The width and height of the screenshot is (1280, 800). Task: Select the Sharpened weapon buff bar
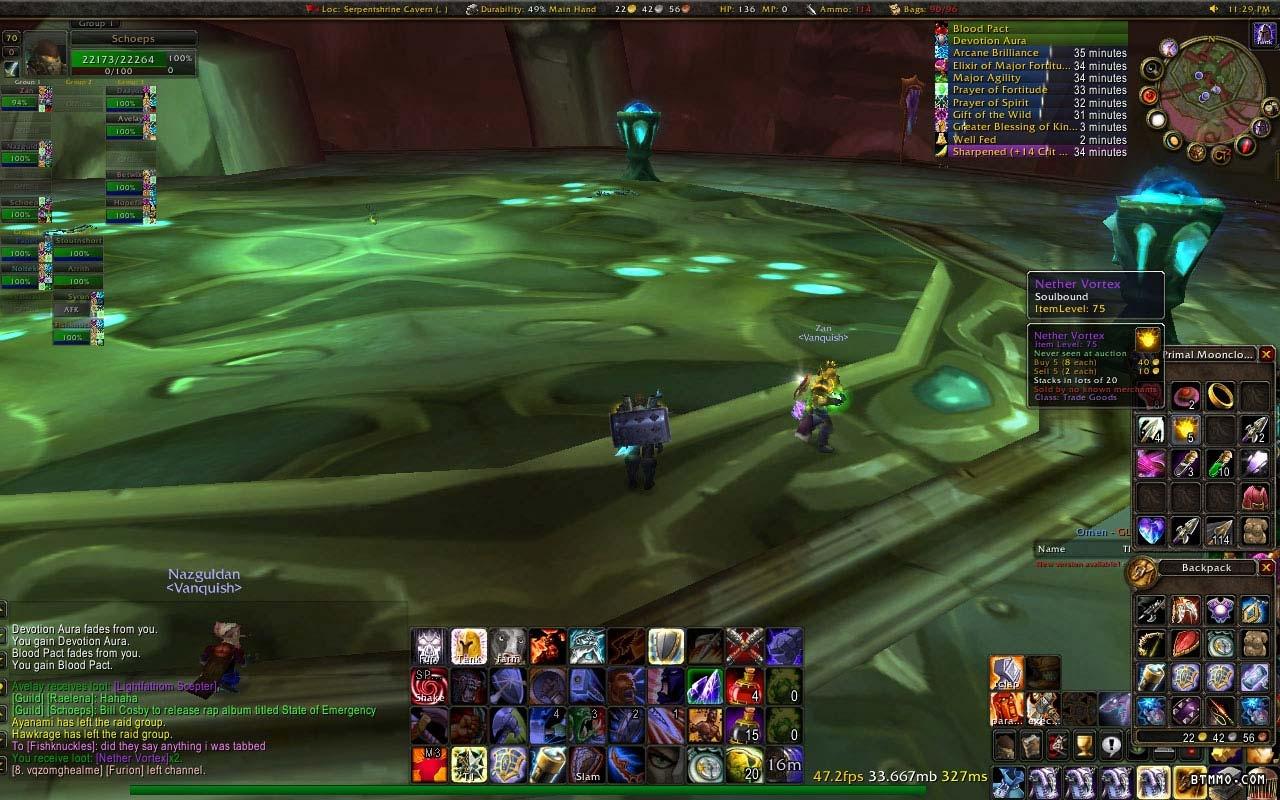pos(1030,152)
